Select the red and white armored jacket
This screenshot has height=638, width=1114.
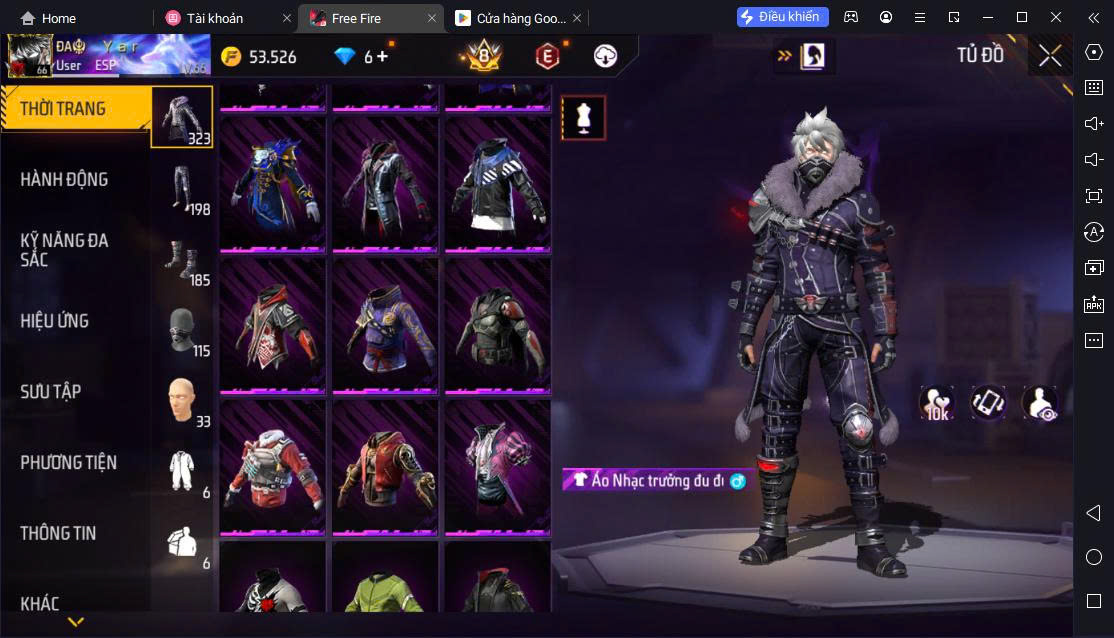272,468
